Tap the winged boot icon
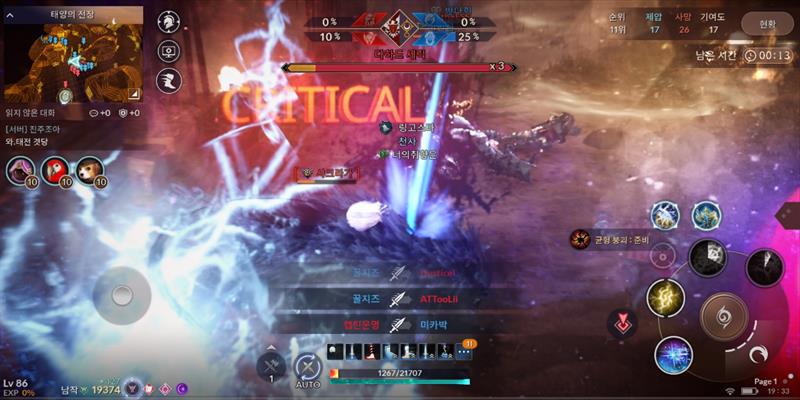The width and height of the screenshot is (800, 400). [169, 80]
